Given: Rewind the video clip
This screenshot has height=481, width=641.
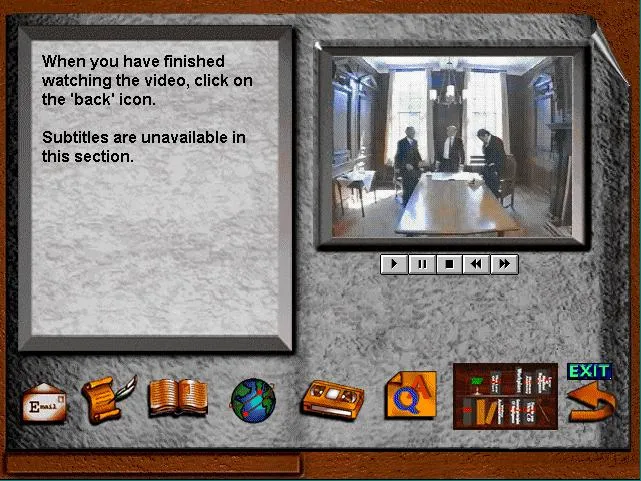Looking at the screenshot, I should click(477, 264).
